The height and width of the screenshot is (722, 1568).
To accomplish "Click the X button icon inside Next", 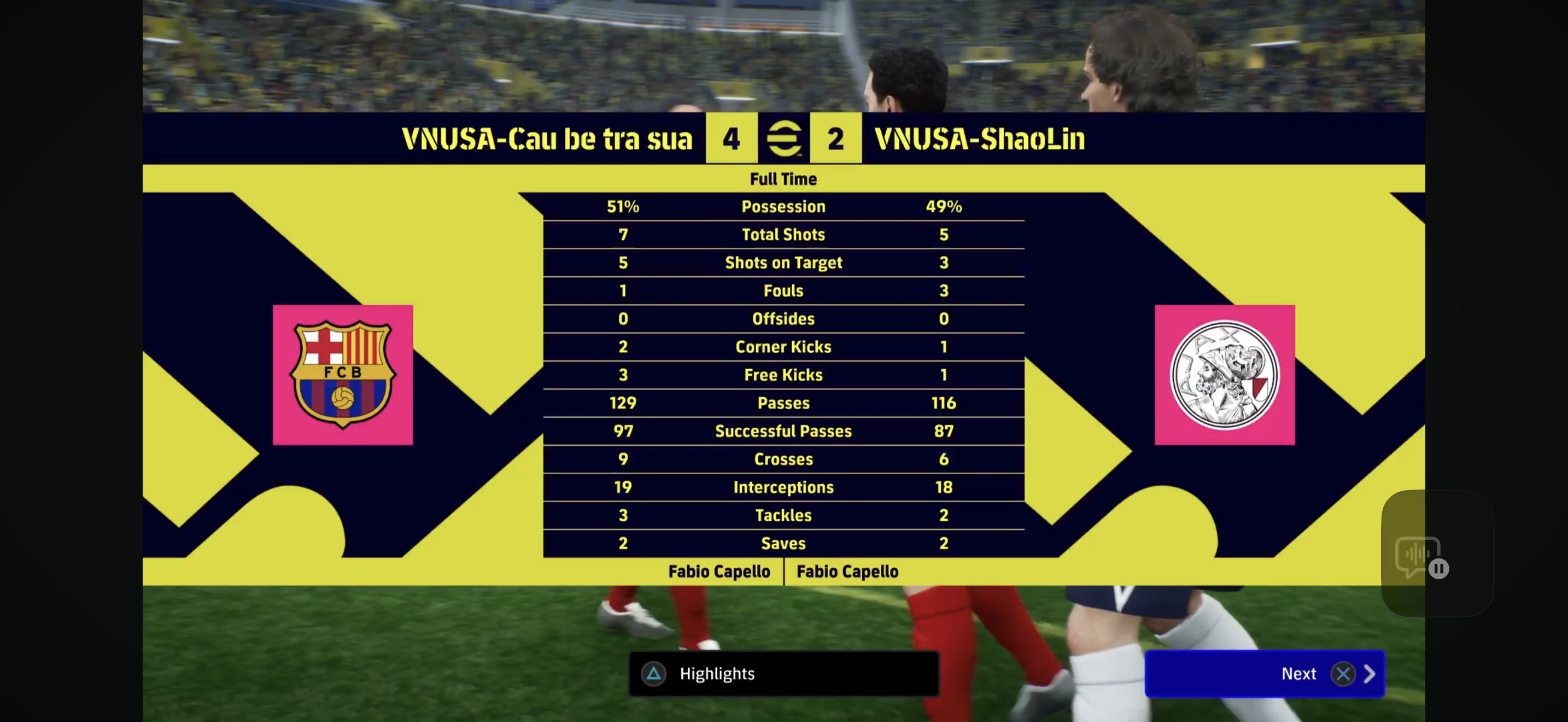I will coord(1343,674).
